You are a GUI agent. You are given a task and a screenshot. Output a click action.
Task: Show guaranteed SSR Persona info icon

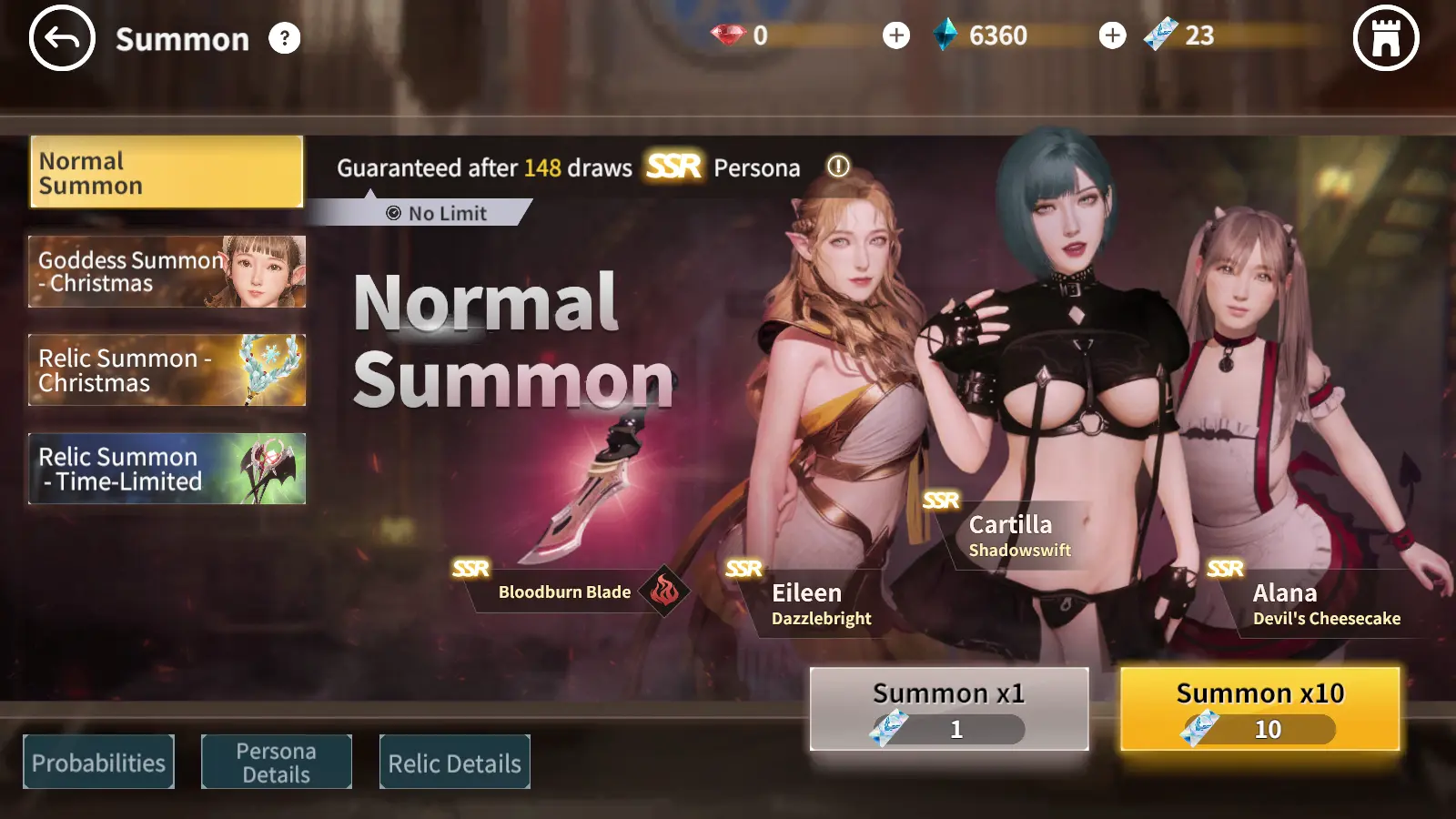(x=837, y=167)
